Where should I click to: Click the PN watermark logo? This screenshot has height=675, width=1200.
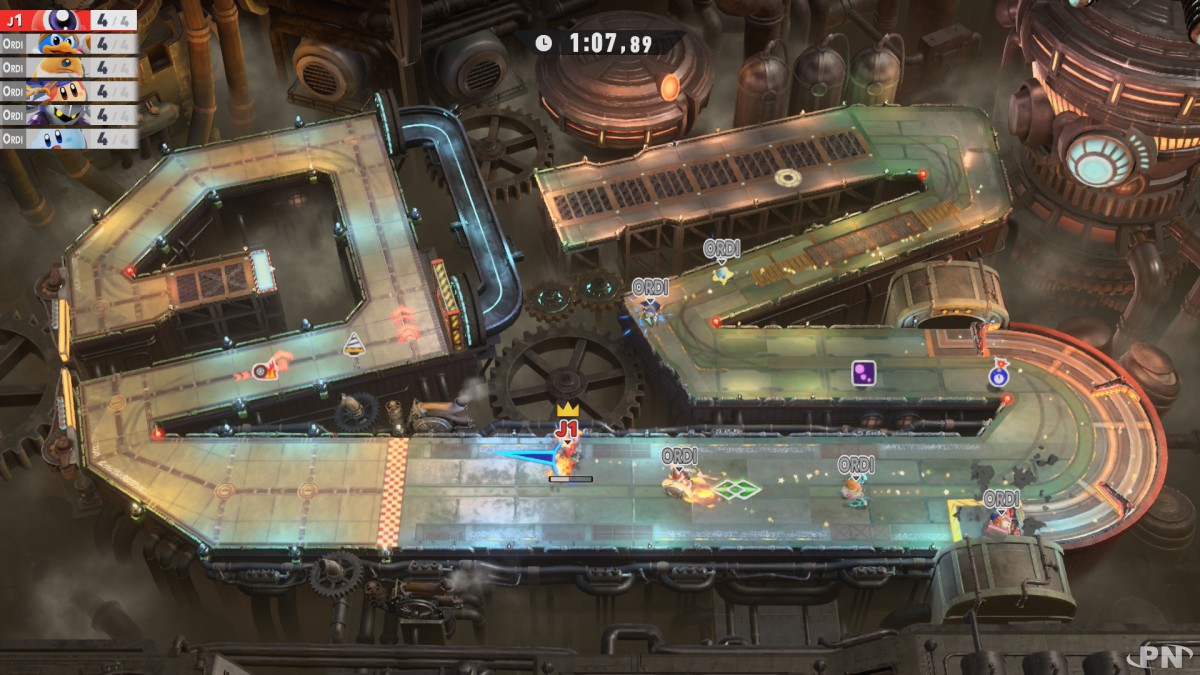coord(1165,655)
